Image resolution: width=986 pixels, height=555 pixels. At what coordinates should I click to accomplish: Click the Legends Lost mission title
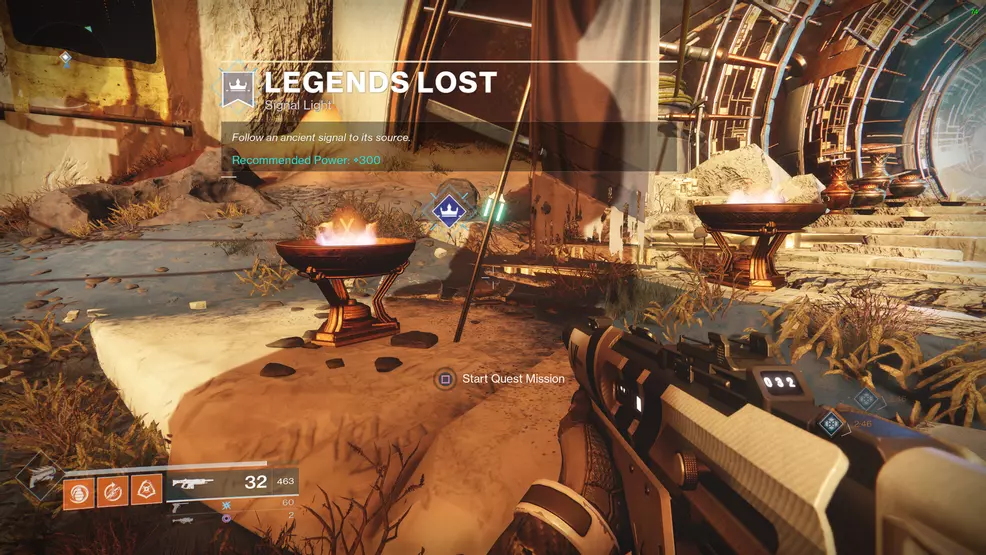tap(380, 82)
